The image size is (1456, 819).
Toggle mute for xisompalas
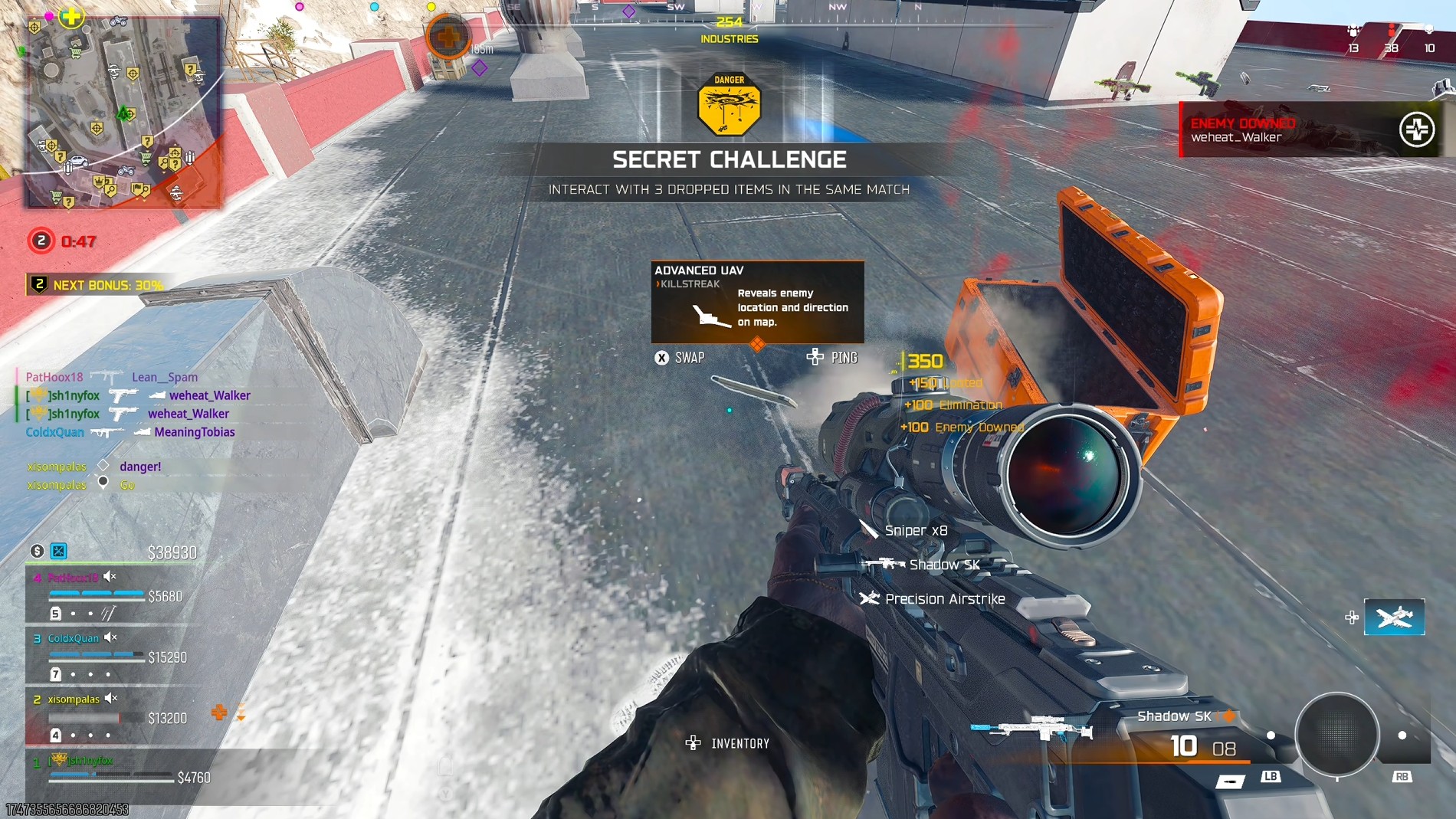click(109, 697)
